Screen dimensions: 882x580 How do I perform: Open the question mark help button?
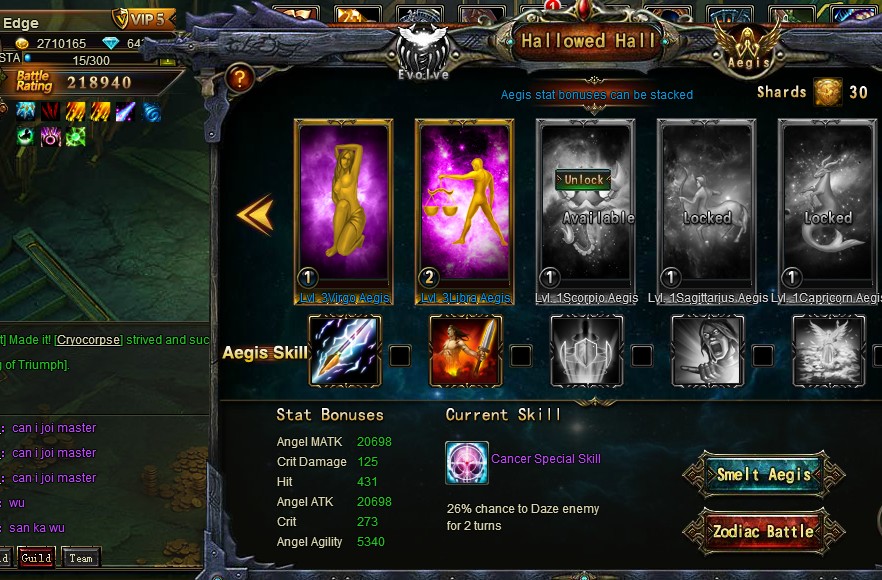[x=239, y=78]
